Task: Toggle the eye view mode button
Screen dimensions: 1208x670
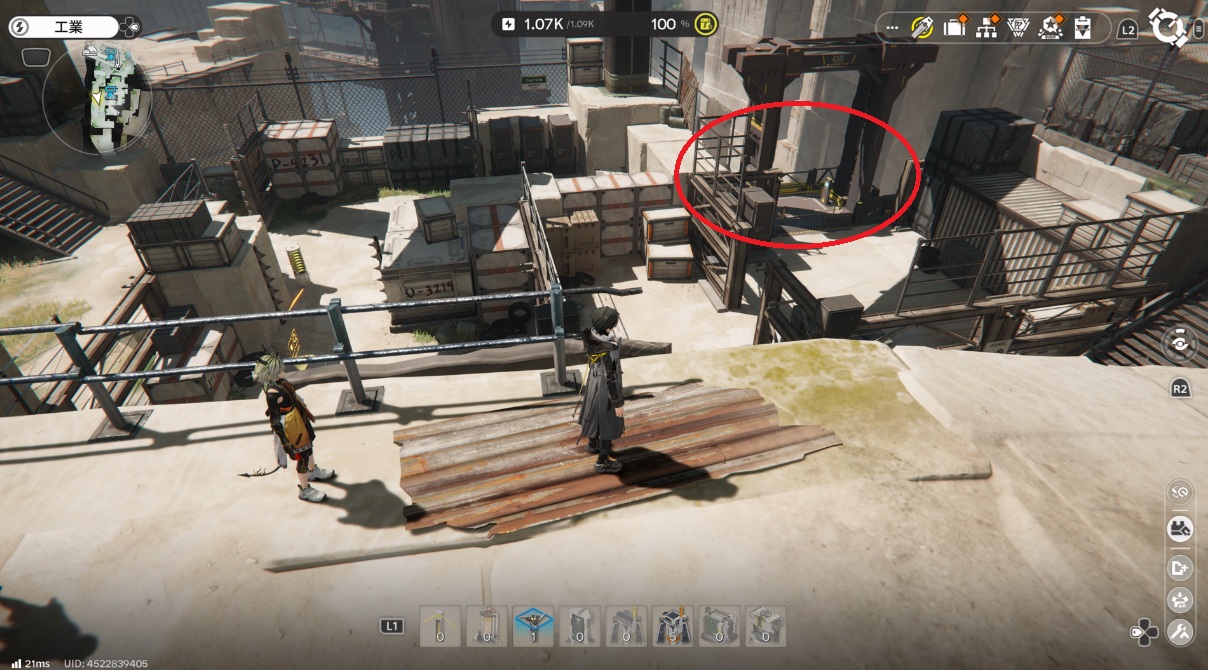Action: tap(1180, 344)
